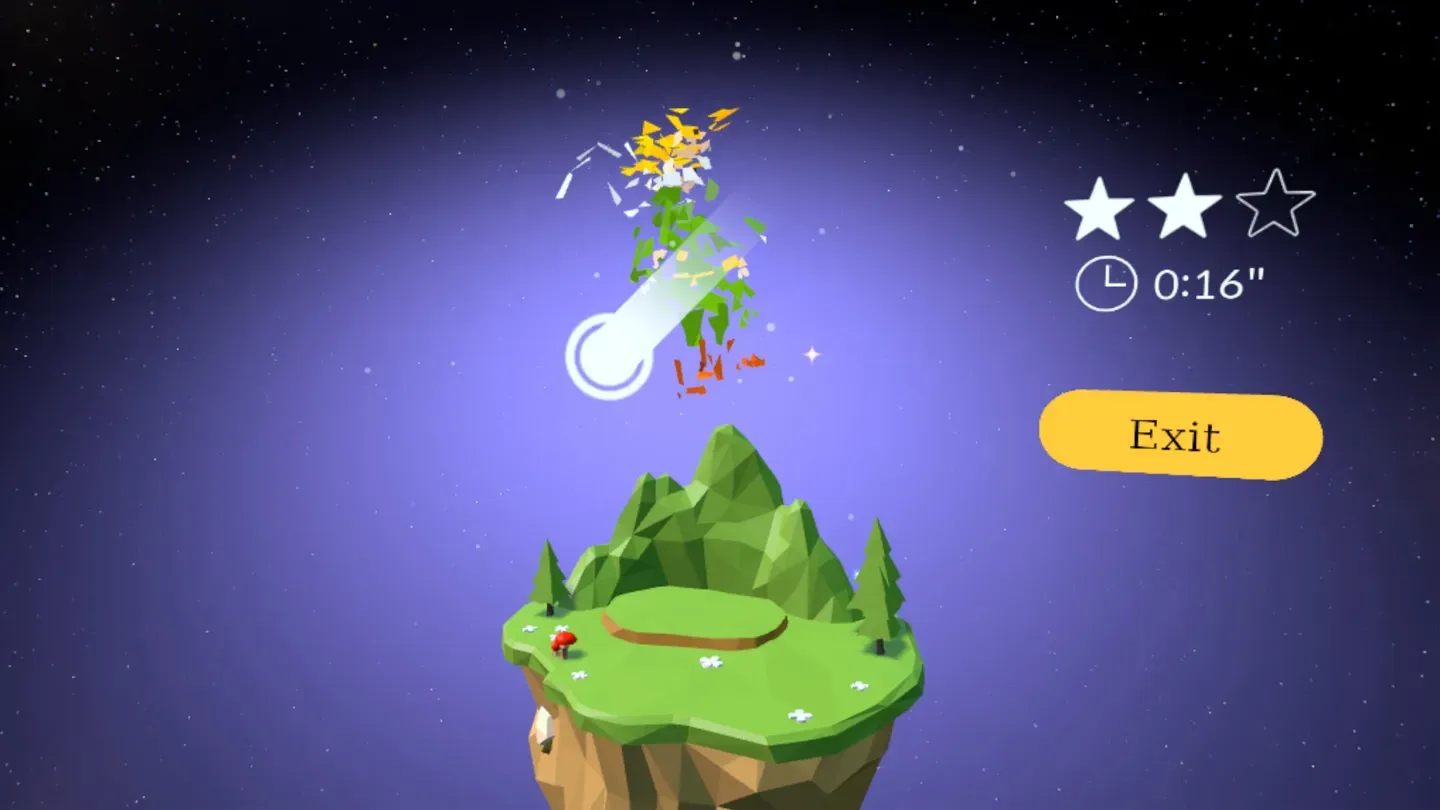
Task: Click the Exit button
Action: (x=1178, y=434)
